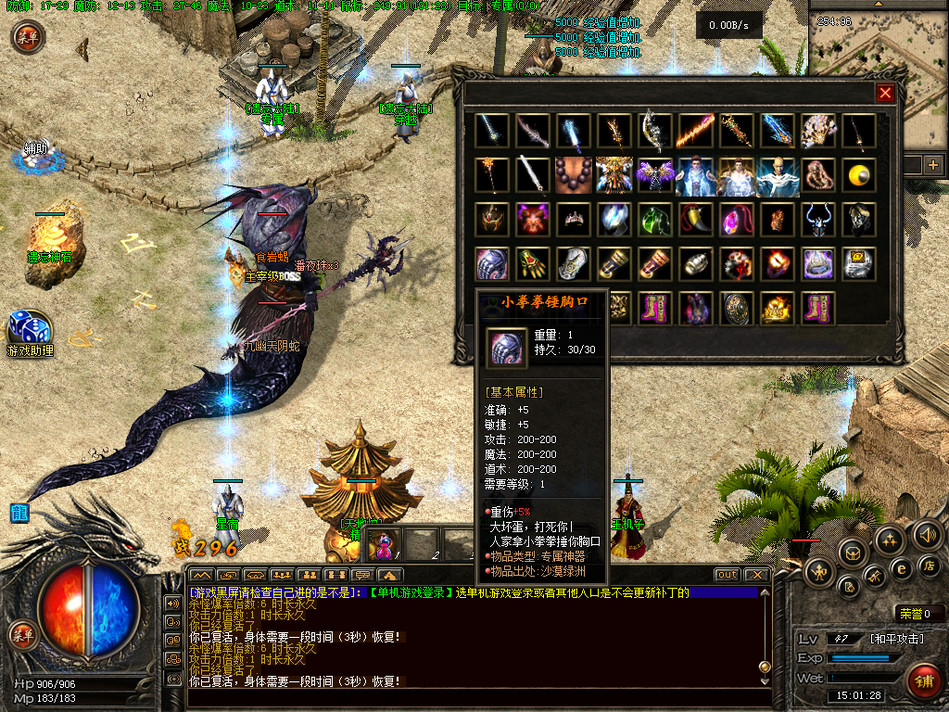Image resolution: width=949 pixels, height=712 pixels.
Task: Close the chat window with X
Action: click(757, 575)
